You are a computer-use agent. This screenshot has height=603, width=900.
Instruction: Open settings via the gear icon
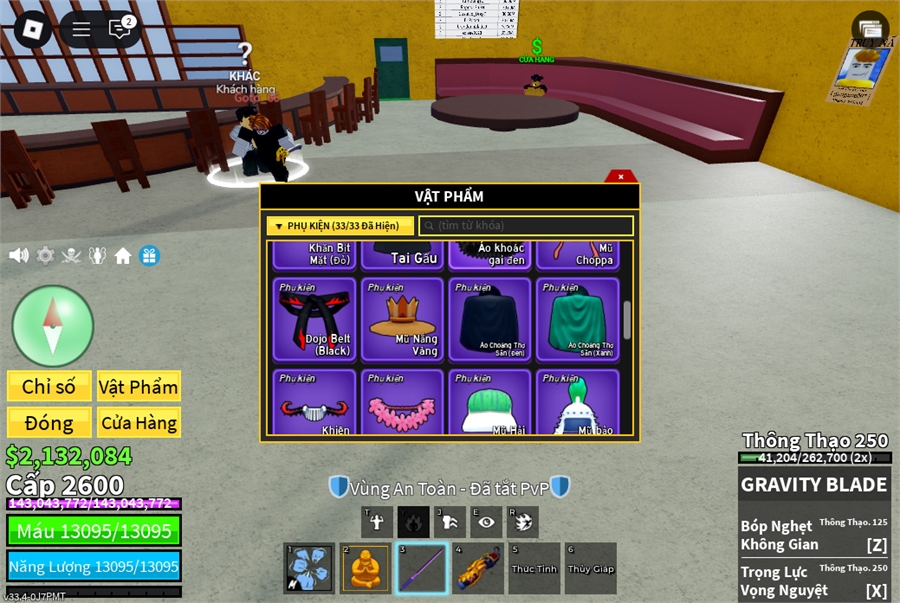coord(45,256)
